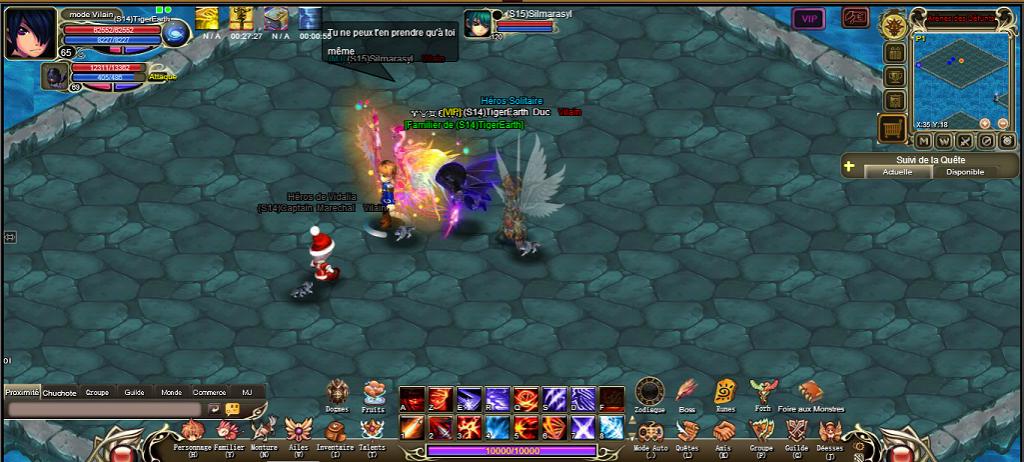Open Foire aux Monstres
This screenshot has height=462, width=1024.
[810, 391]
